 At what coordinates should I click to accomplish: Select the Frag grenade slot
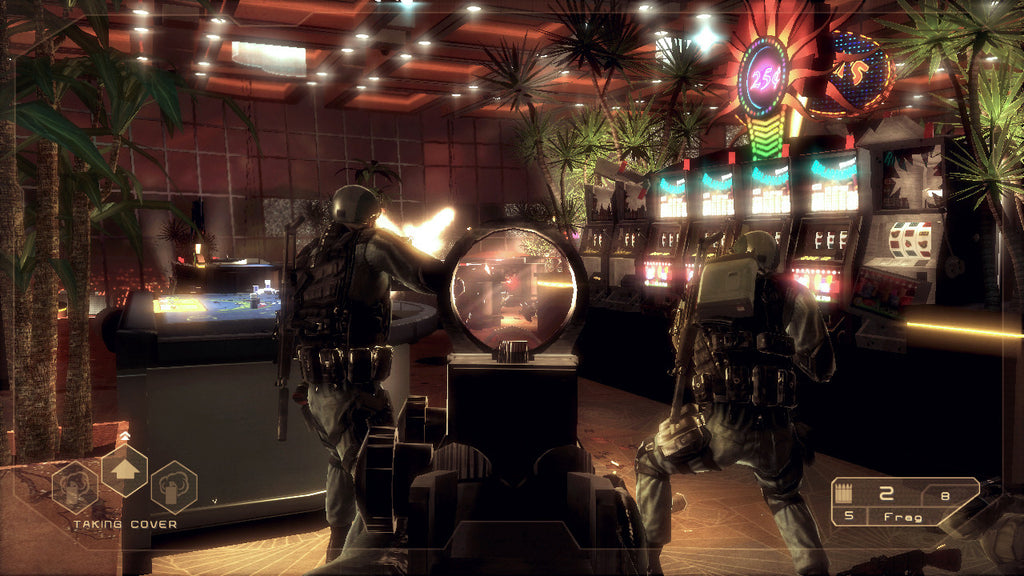[902, 516]
